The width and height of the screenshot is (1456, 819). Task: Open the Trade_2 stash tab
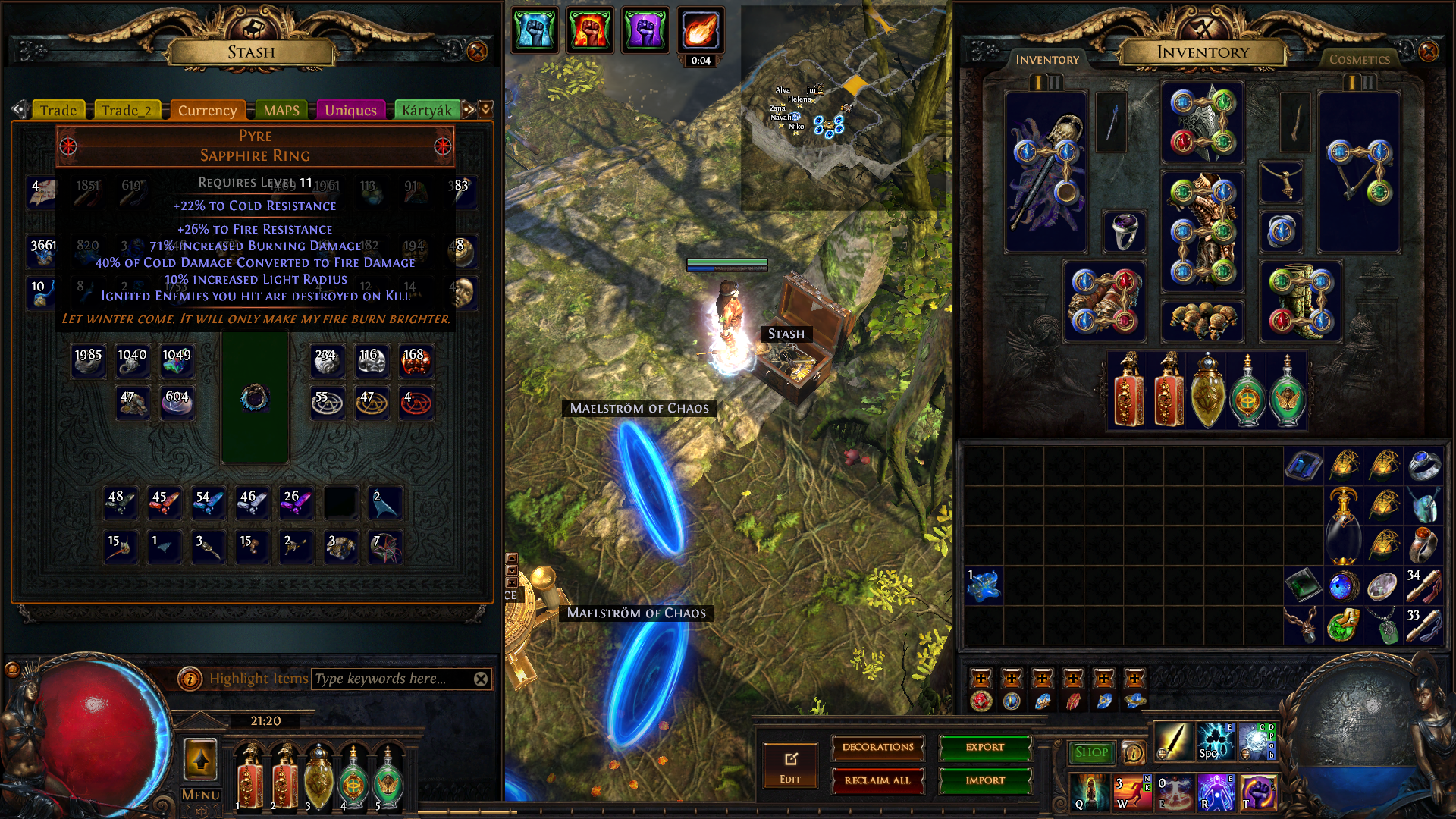[x=127, y=111]
